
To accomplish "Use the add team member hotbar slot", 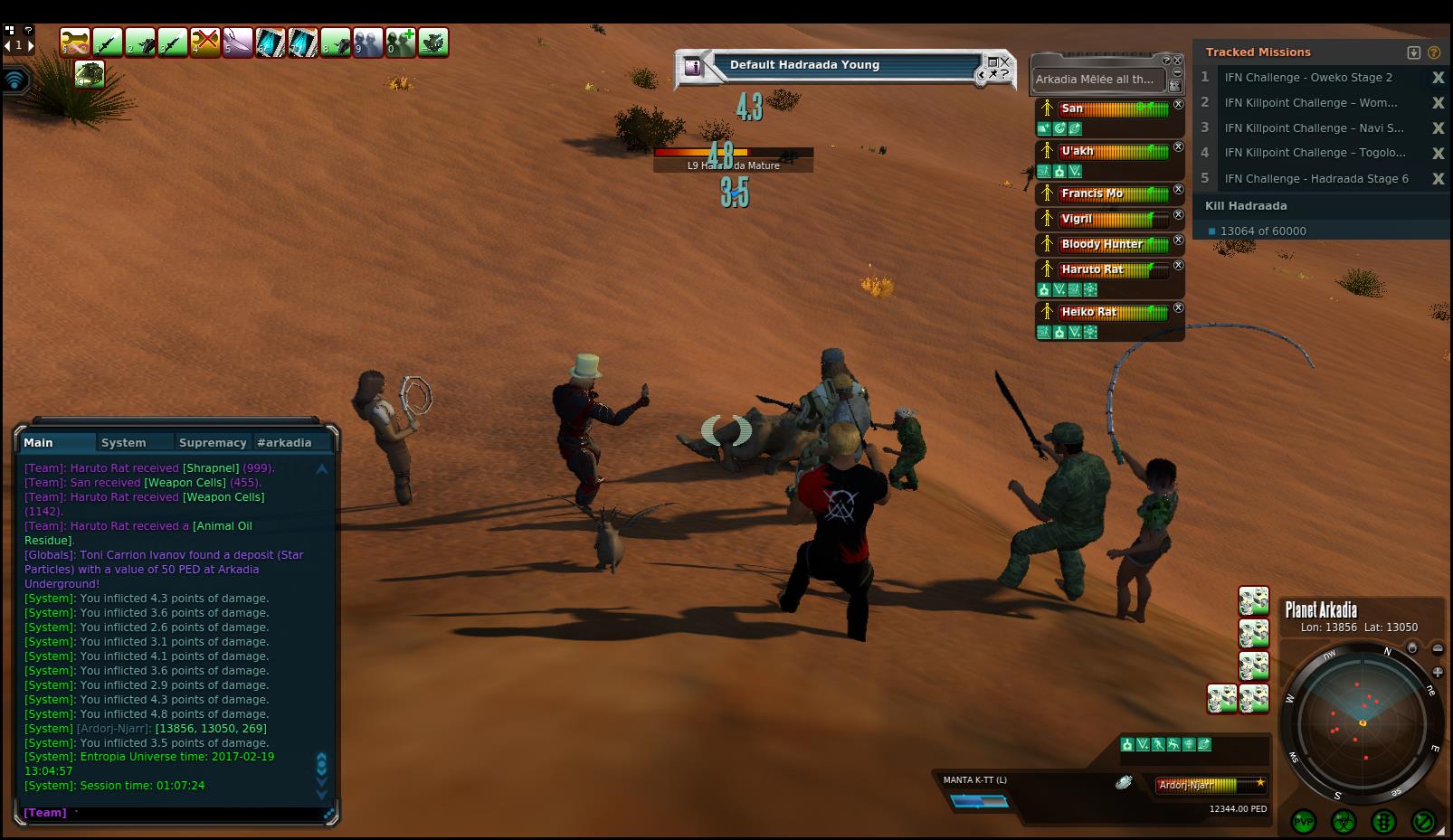I will pos(400,42).
